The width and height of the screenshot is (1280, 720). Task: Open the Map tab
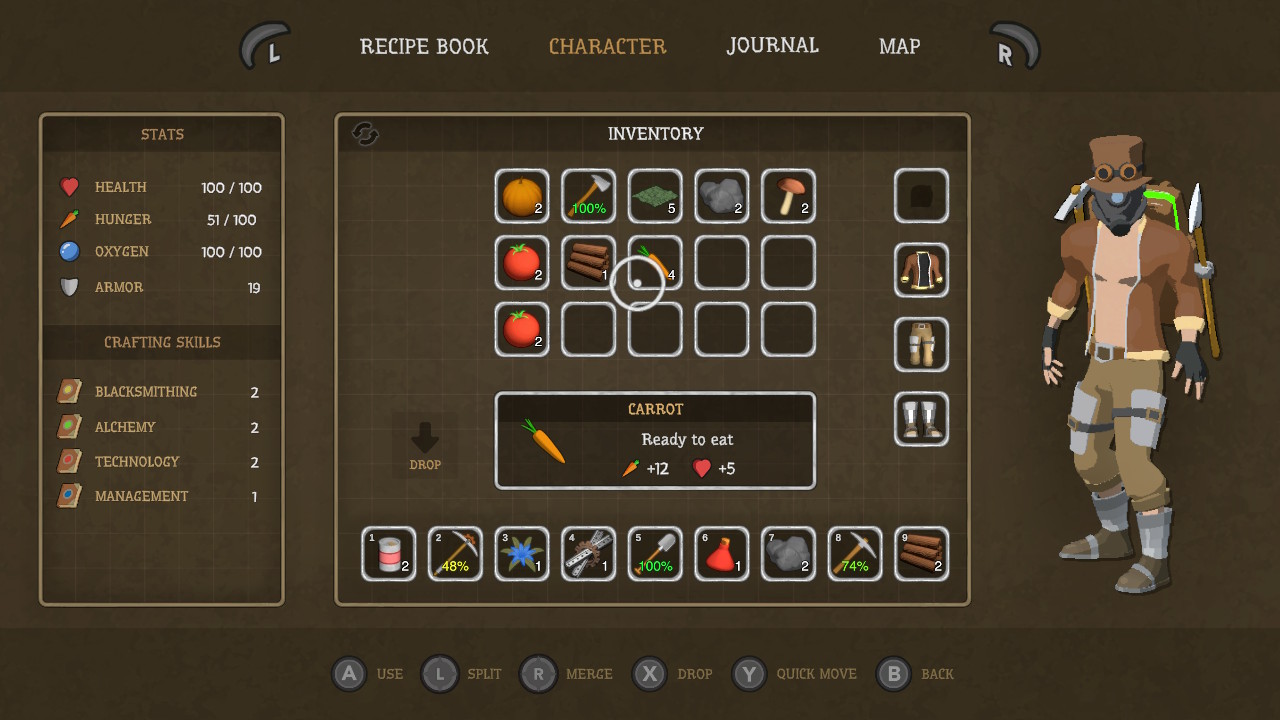[899, 46]
